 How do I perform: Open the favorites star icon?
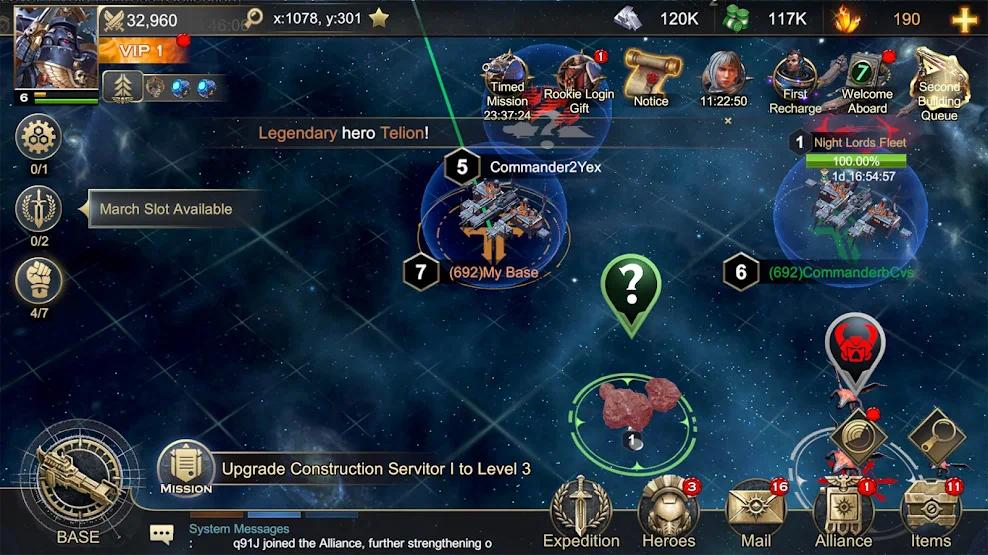click(379, 18)
